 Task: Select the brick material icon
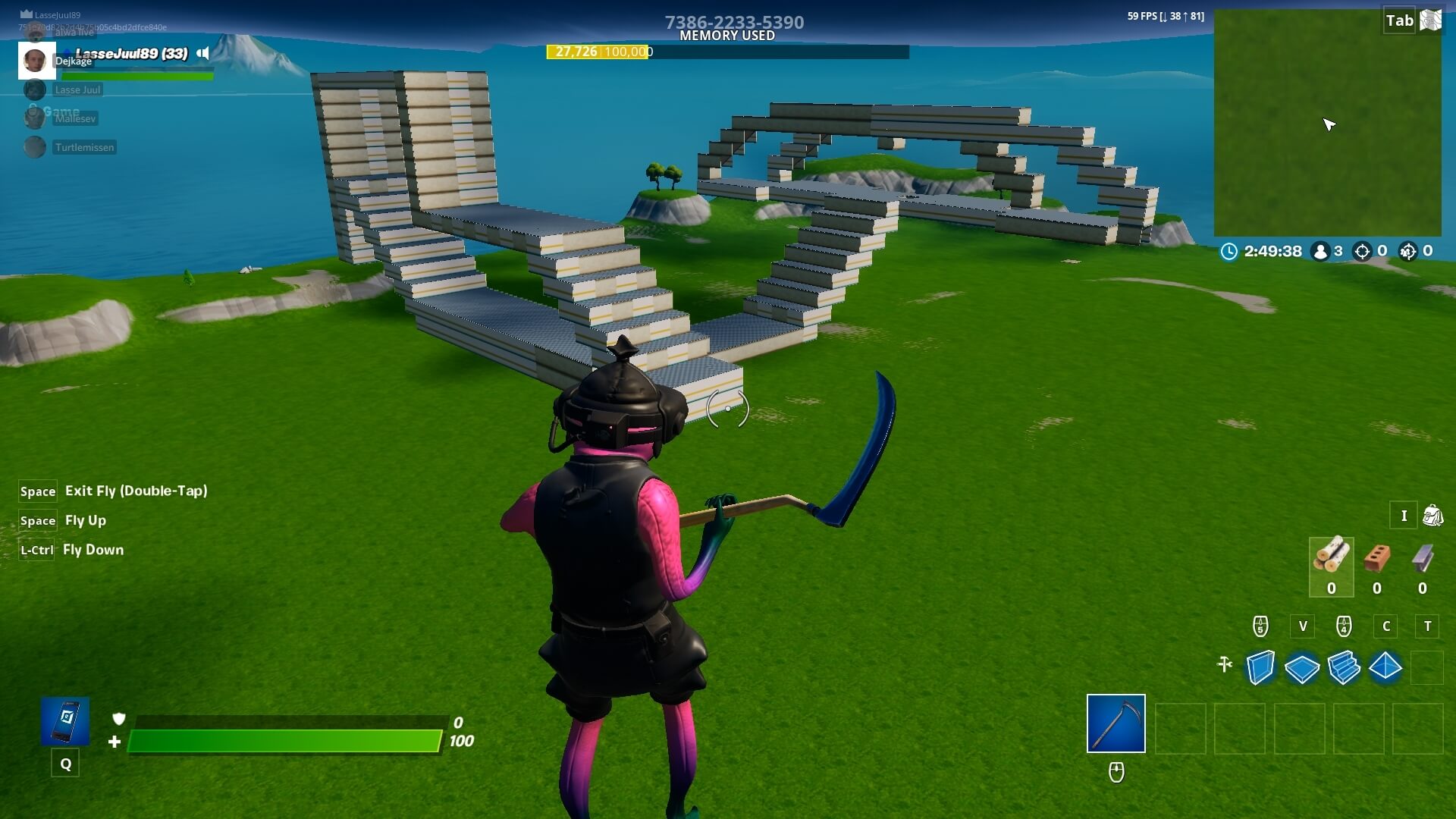pyautogui.click(x=1376, y=563)
